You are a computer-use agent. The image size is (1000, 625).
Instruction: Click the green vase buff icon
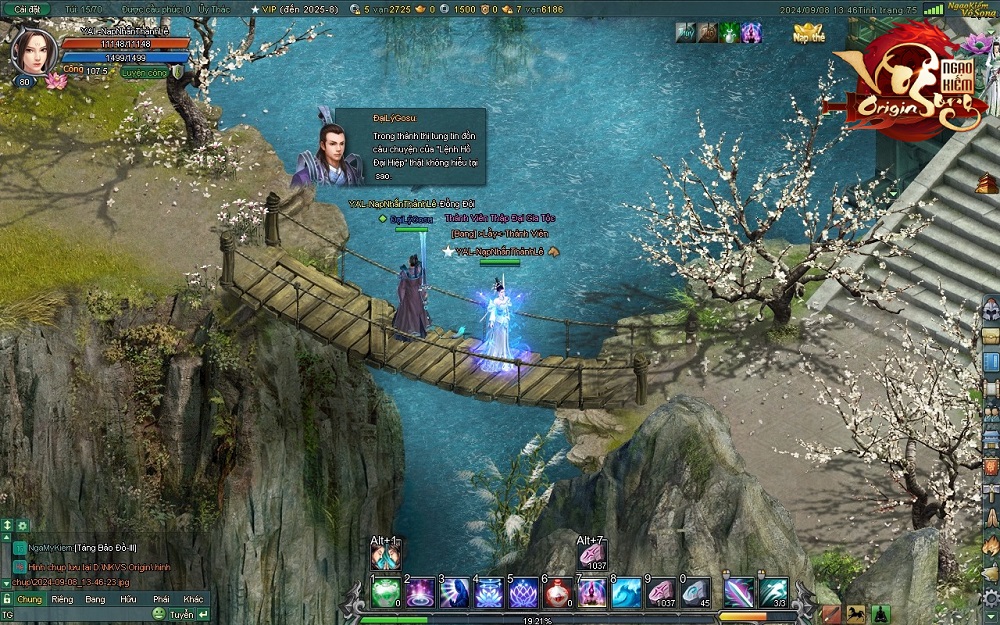[730, 32]
